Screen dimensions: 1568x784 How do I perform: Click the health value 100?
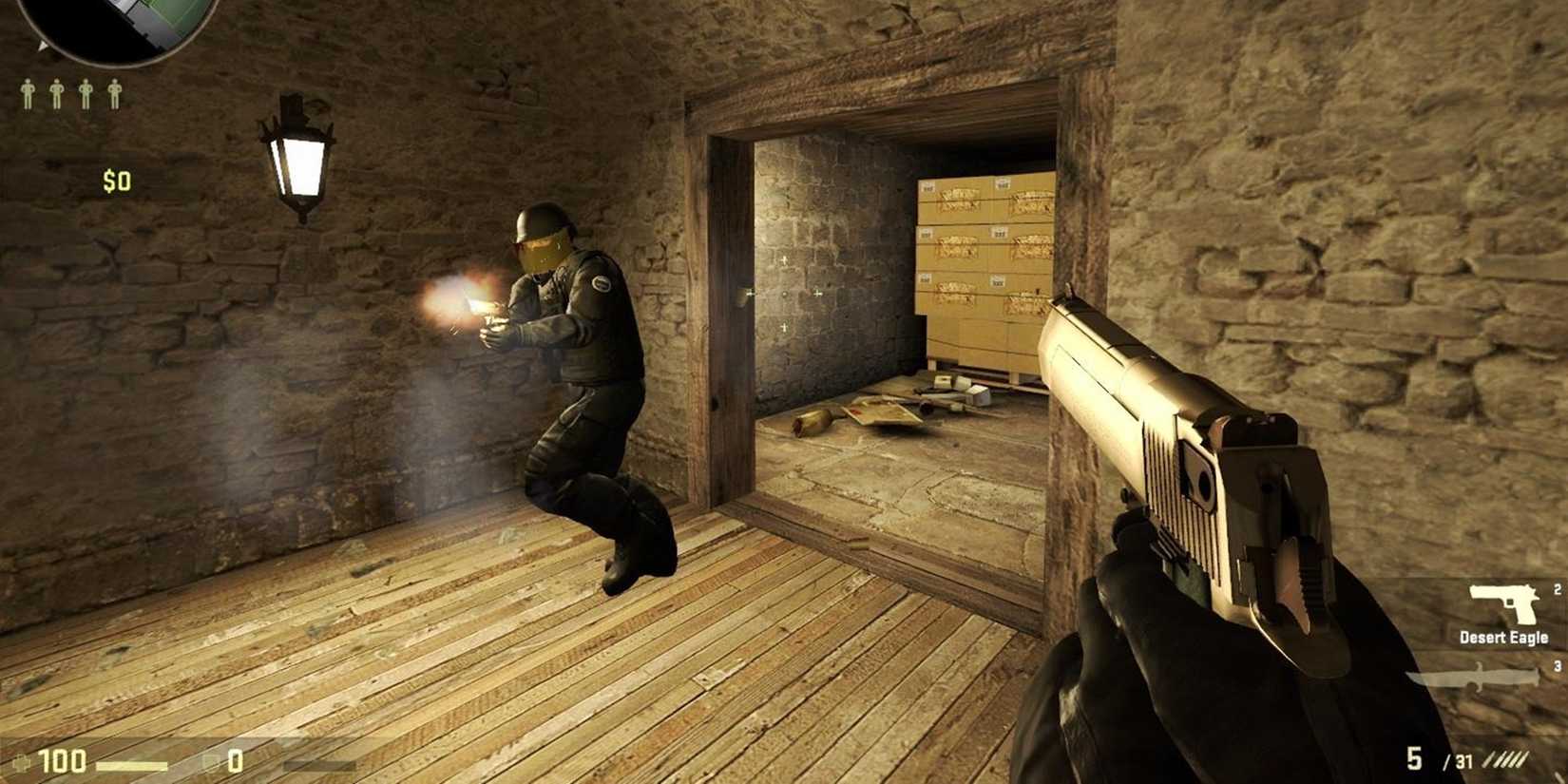[x=62, y=760]
